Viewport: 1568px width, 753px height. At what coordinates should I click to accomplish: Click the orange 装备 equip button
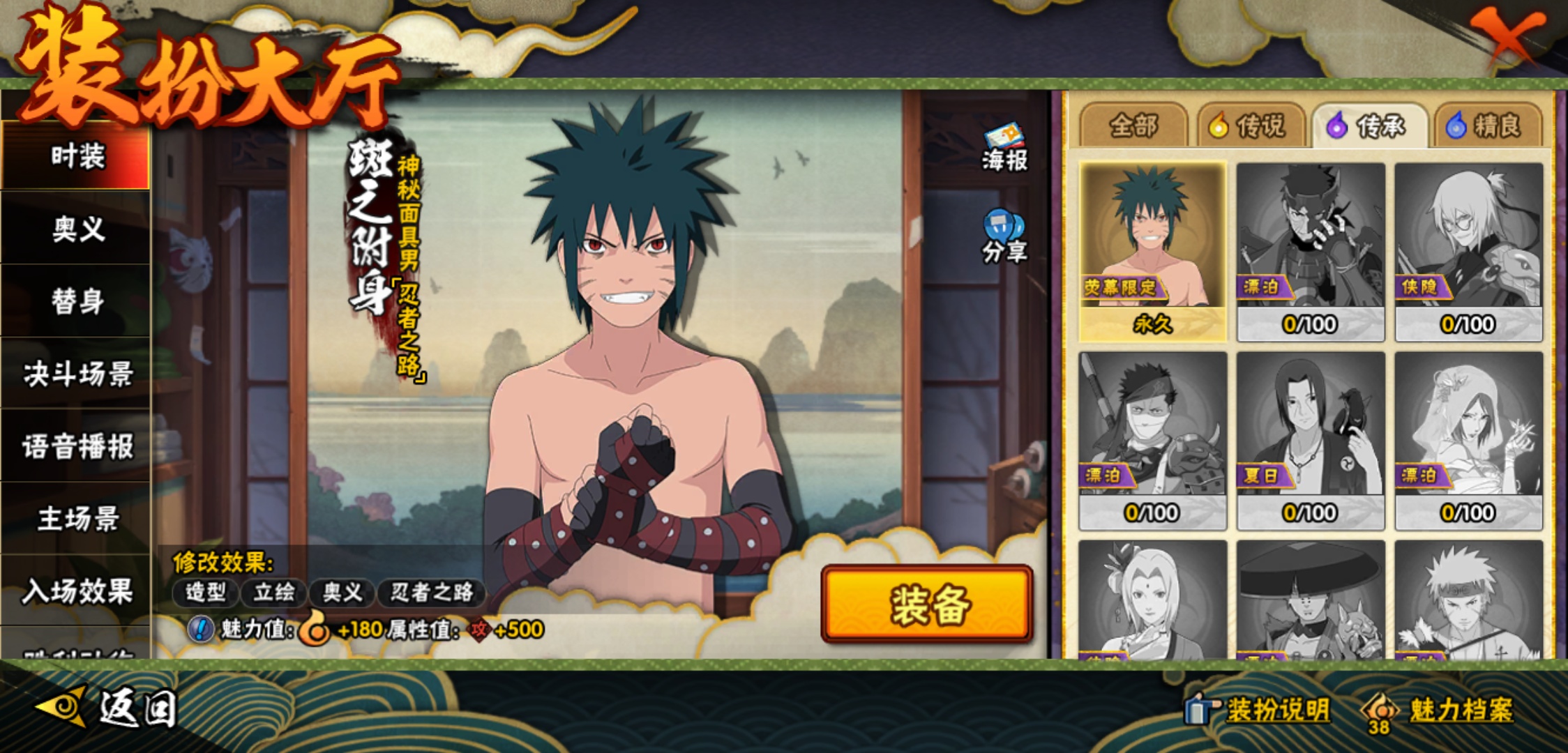point(927,604)
